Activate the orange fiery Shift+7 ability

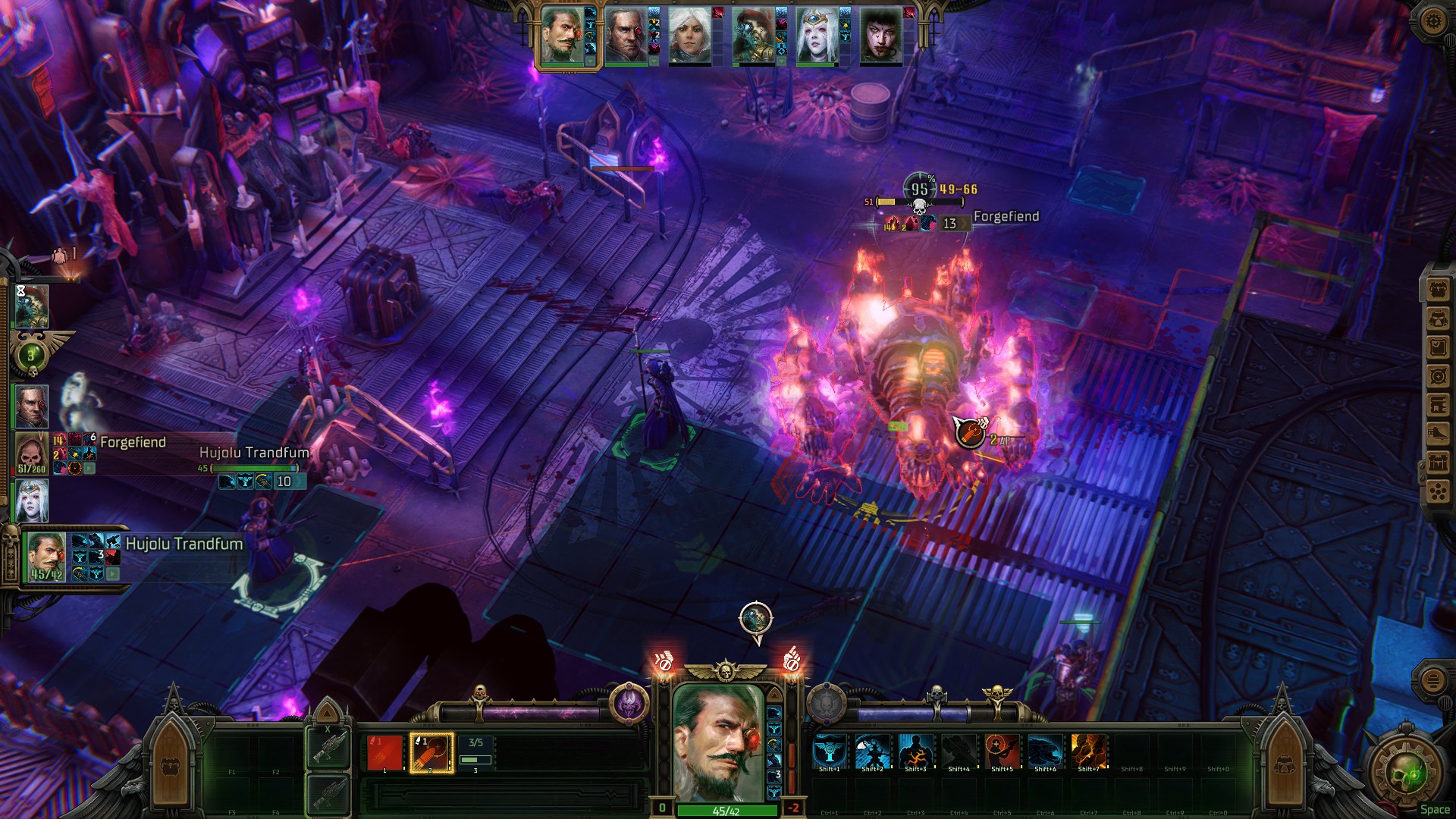pos(1088,751)
